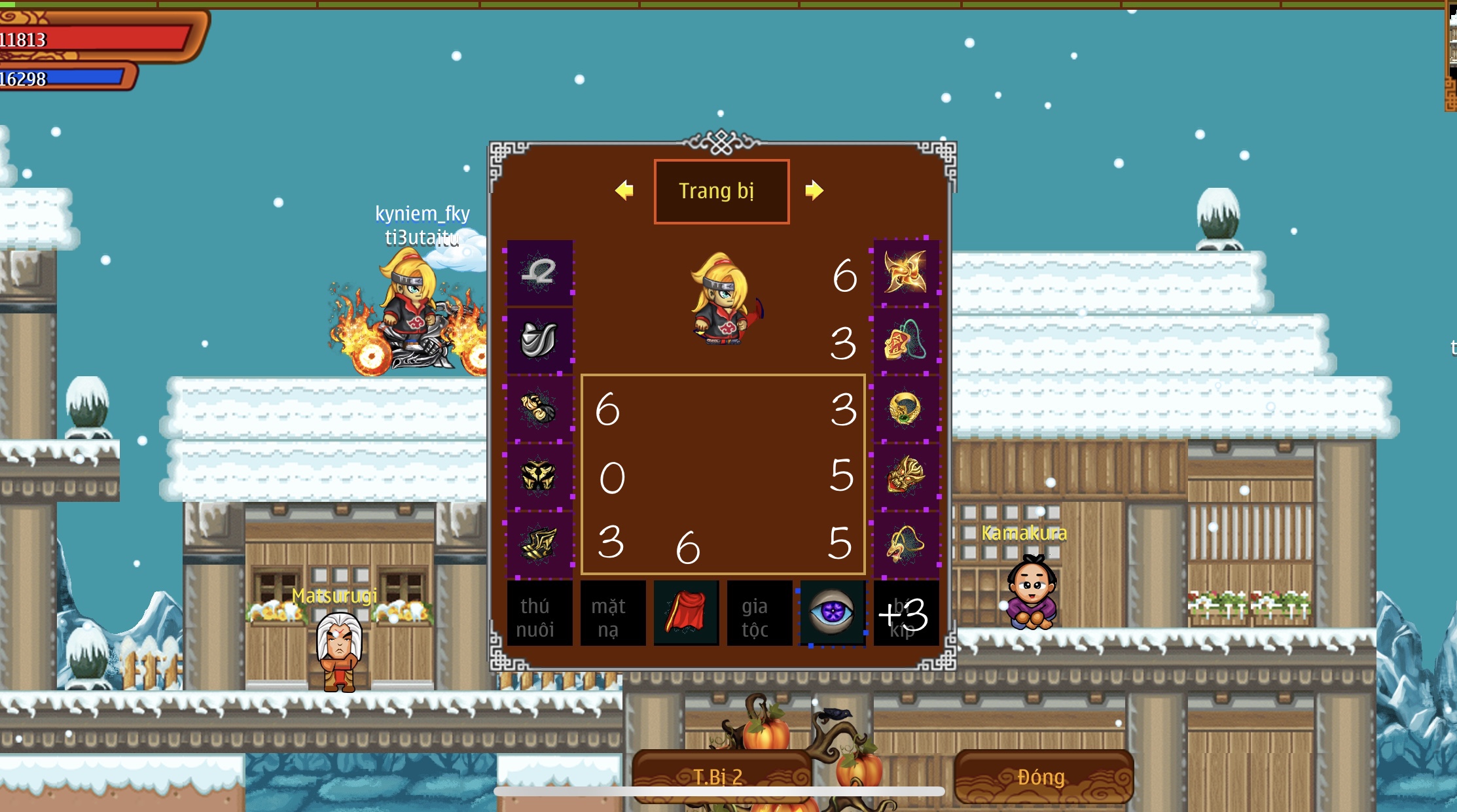
Task: Select the red cape slot
Action: [x=686, y=614]
